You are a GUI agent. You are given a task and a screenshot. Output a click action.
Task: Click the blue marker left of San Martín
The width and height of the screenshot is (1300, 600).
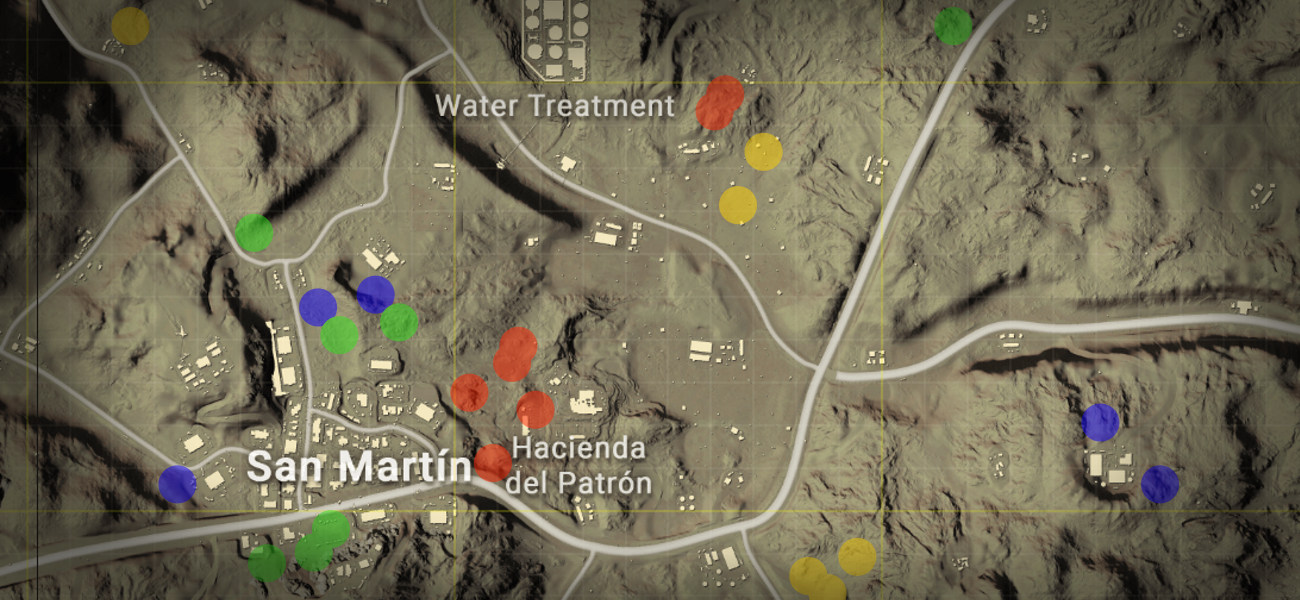pos(178,484)
